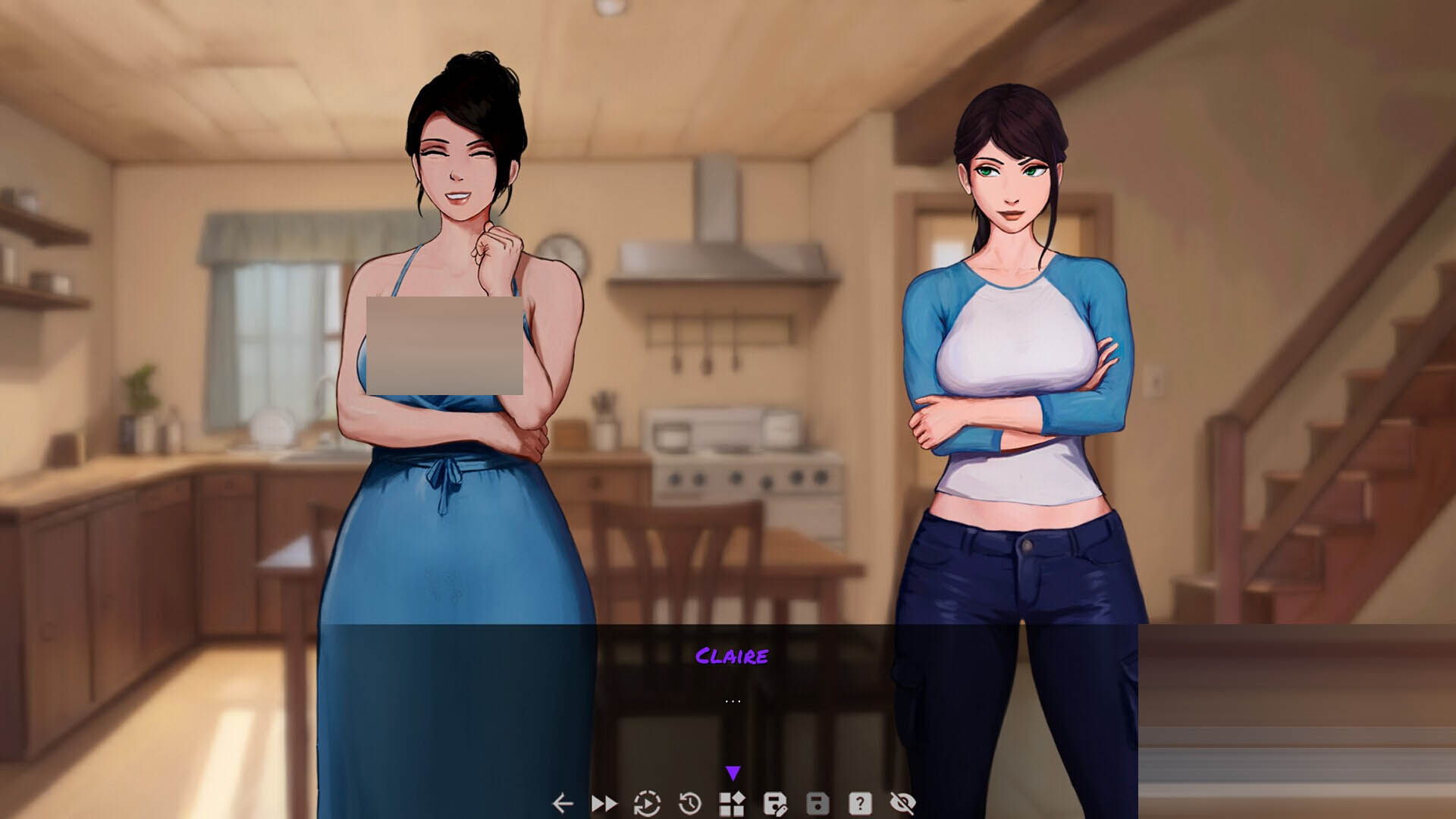Click the '...' dialogue text to advance
The image size is (1456, 819).
733,699
